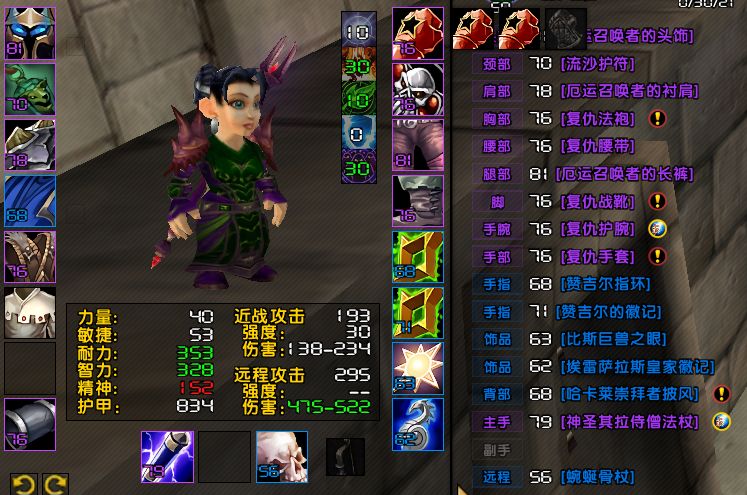This screenshot has height=495, width=747.
Task: Open the 厄运召唤者的衬肩 shoulder item link
Action: coord(628,91)
